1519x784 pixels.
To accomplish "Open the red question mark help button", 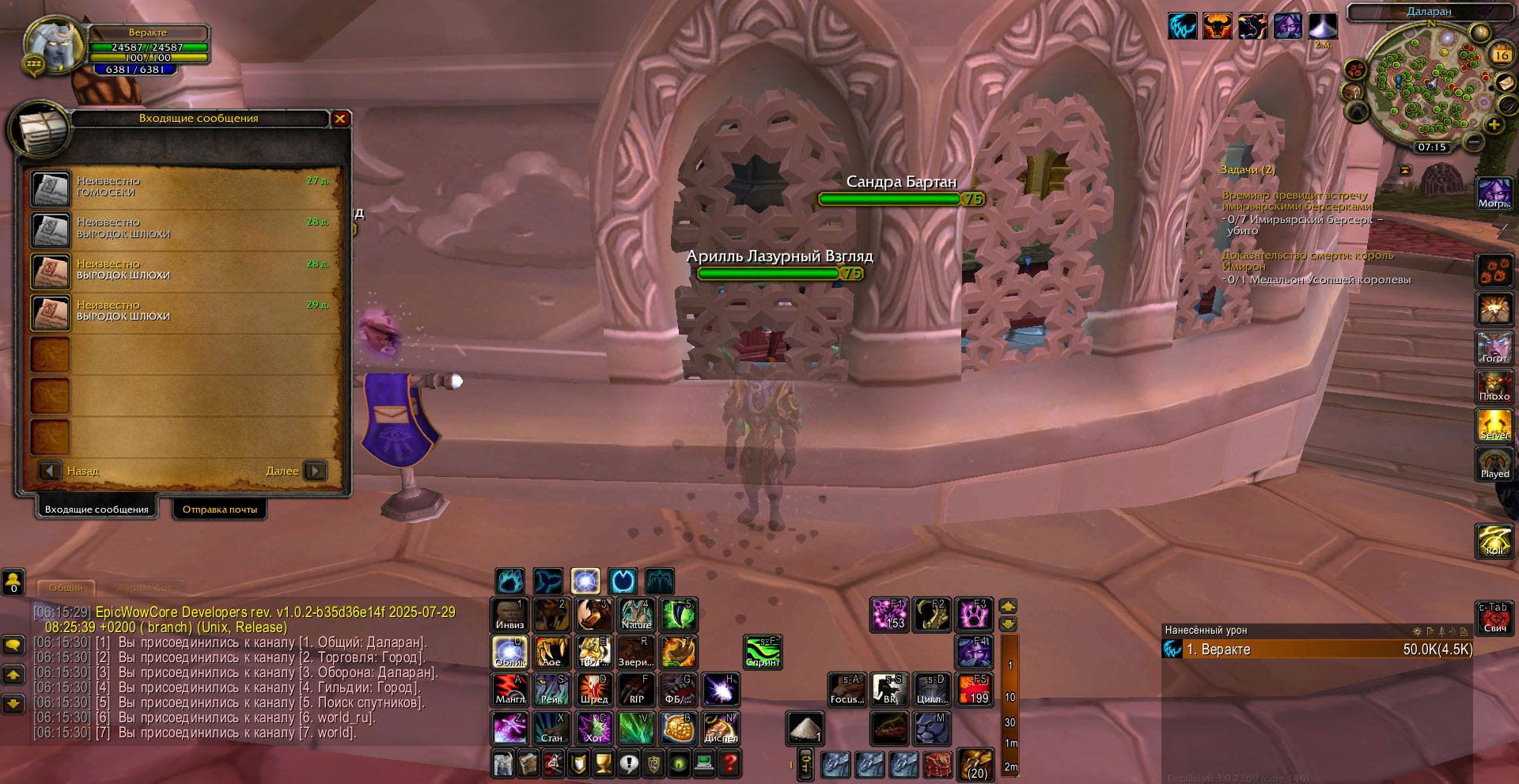I will 731,763.
